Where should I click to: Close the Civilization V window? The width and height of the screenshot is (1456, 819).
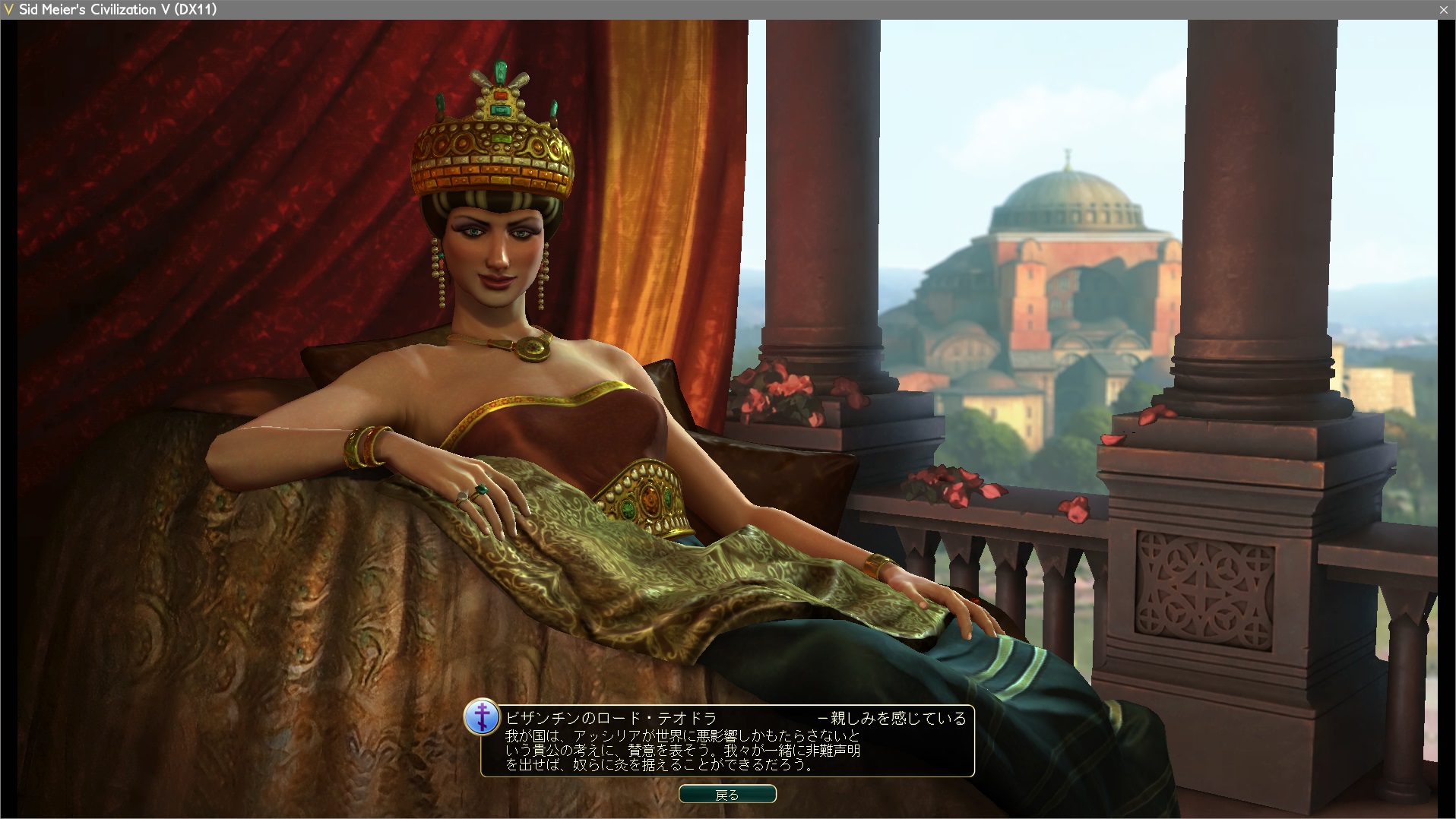click(1443, 9)
